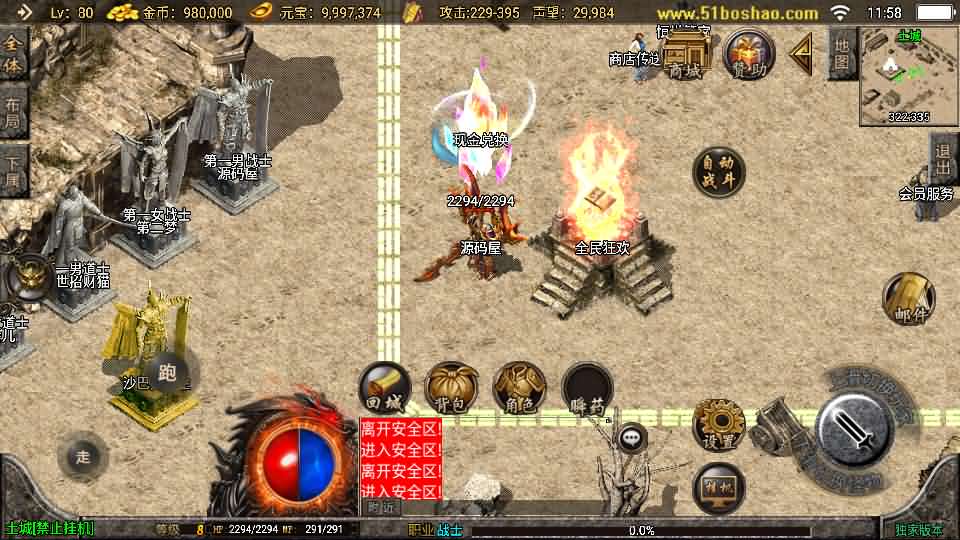Tap the sword attack button

(x=852, y=432)
